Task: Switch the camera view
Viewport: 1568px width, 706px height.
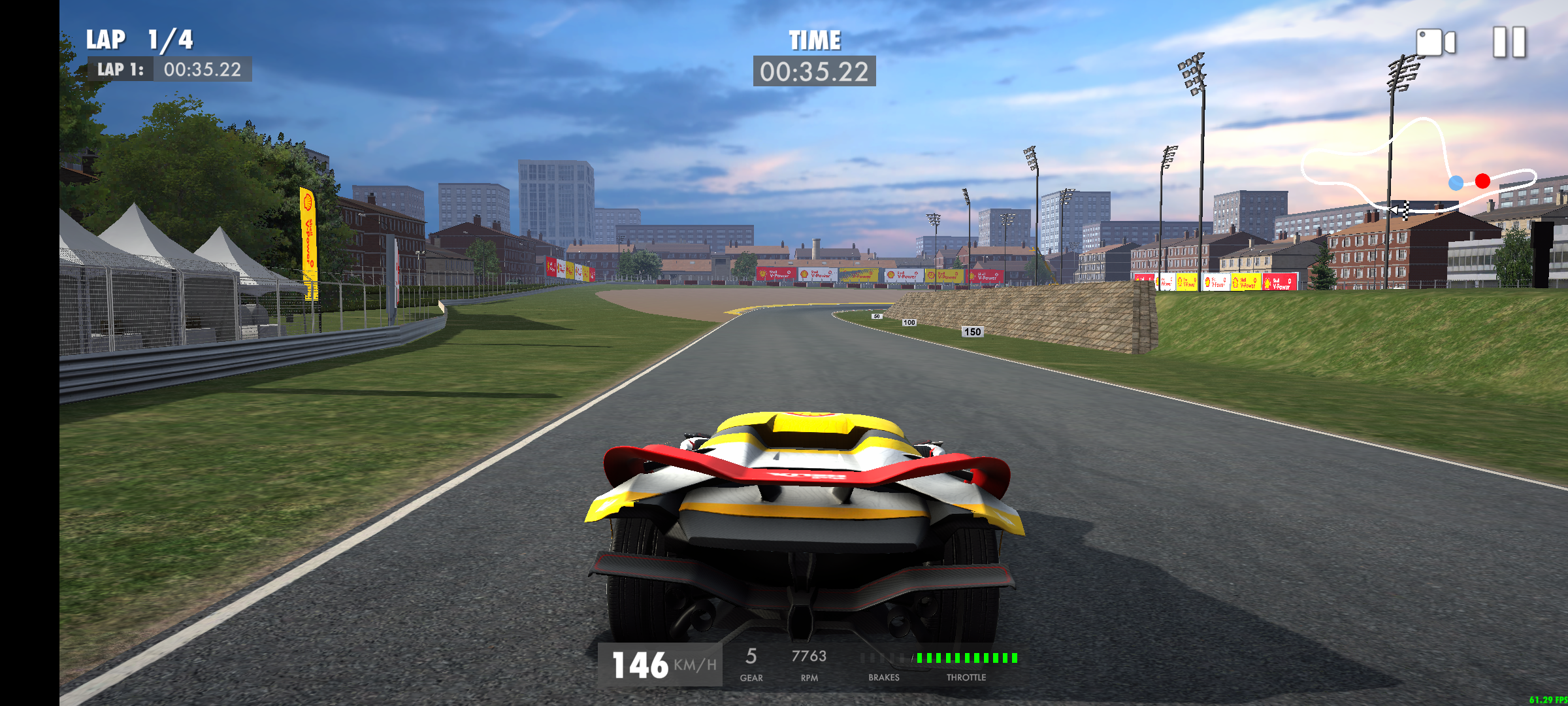Action: [x=1435, y=42]
